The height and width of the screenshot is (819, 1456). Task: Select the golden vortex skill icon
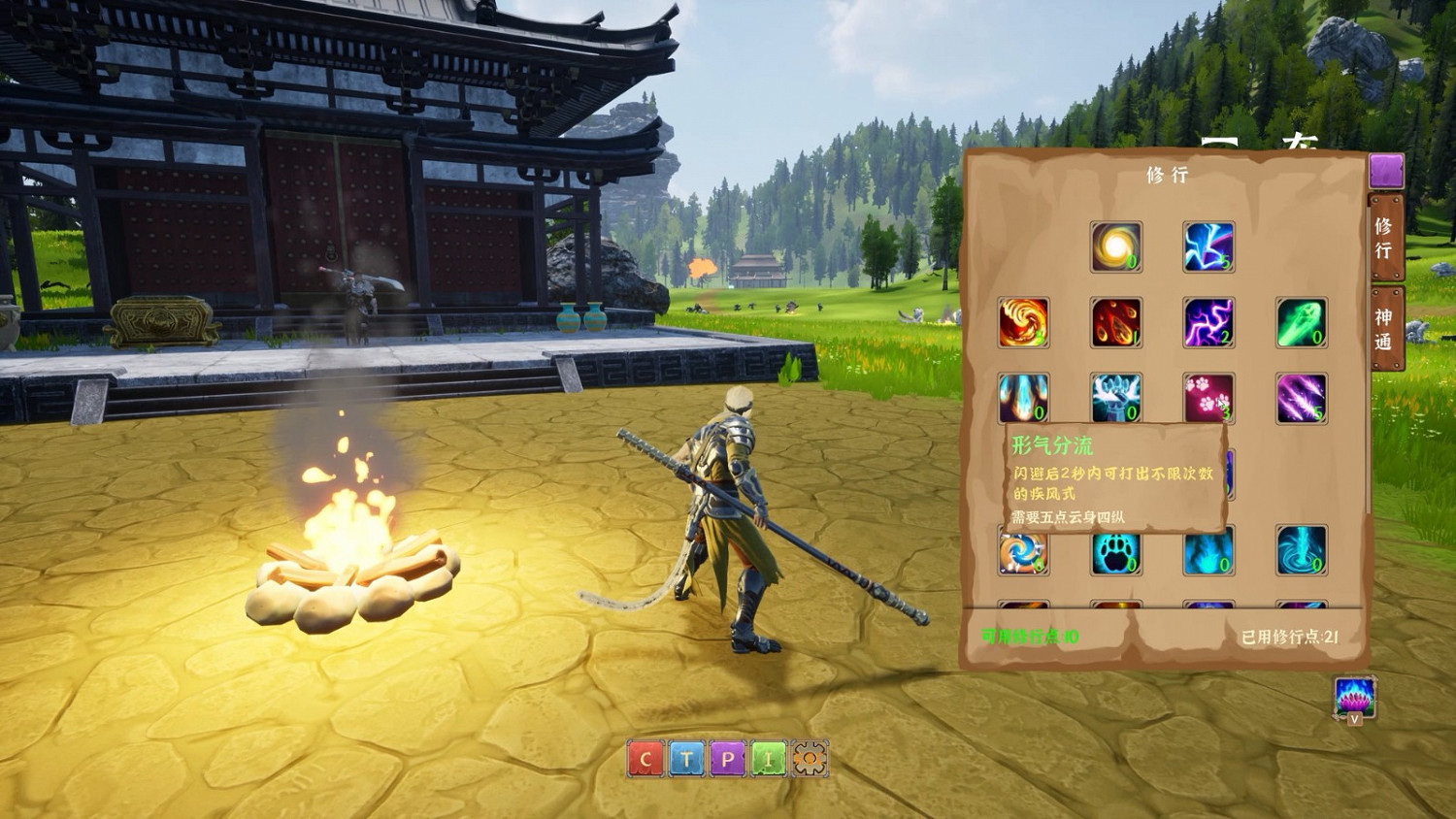tap(1116, 245)
